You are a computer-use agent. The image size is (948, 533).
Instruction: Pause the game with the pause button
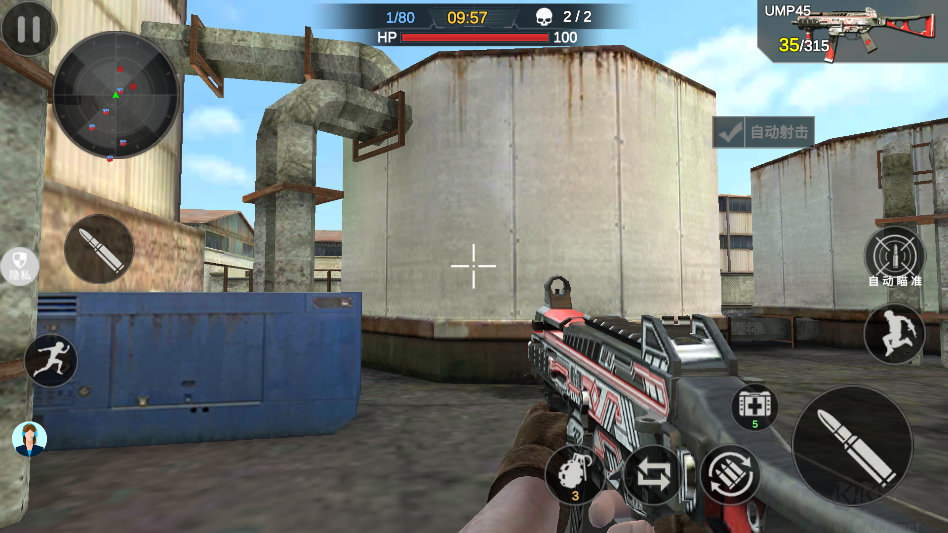tap(28, 29)
